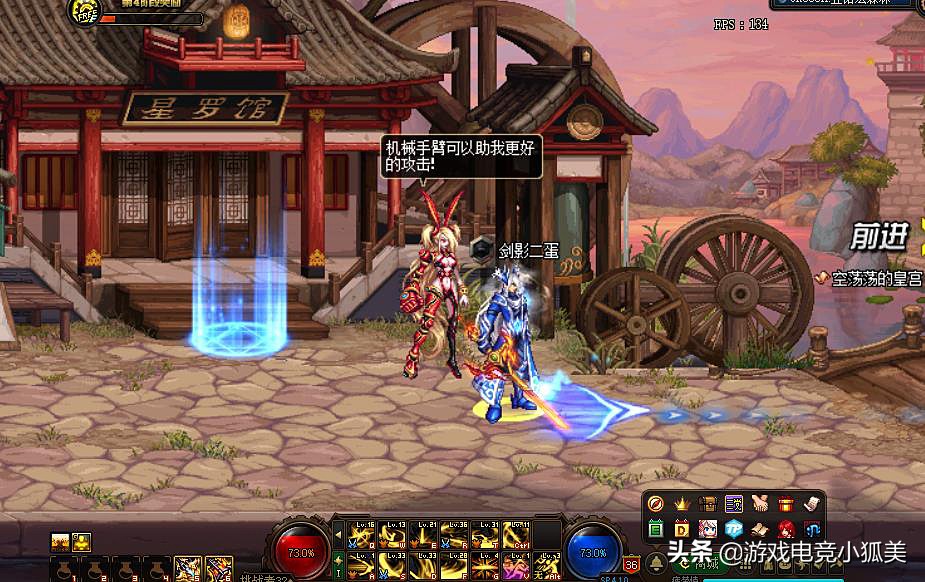Click the red-haired character portrait icon
Screen dimensions: 925x582
[x=786, y=529]
